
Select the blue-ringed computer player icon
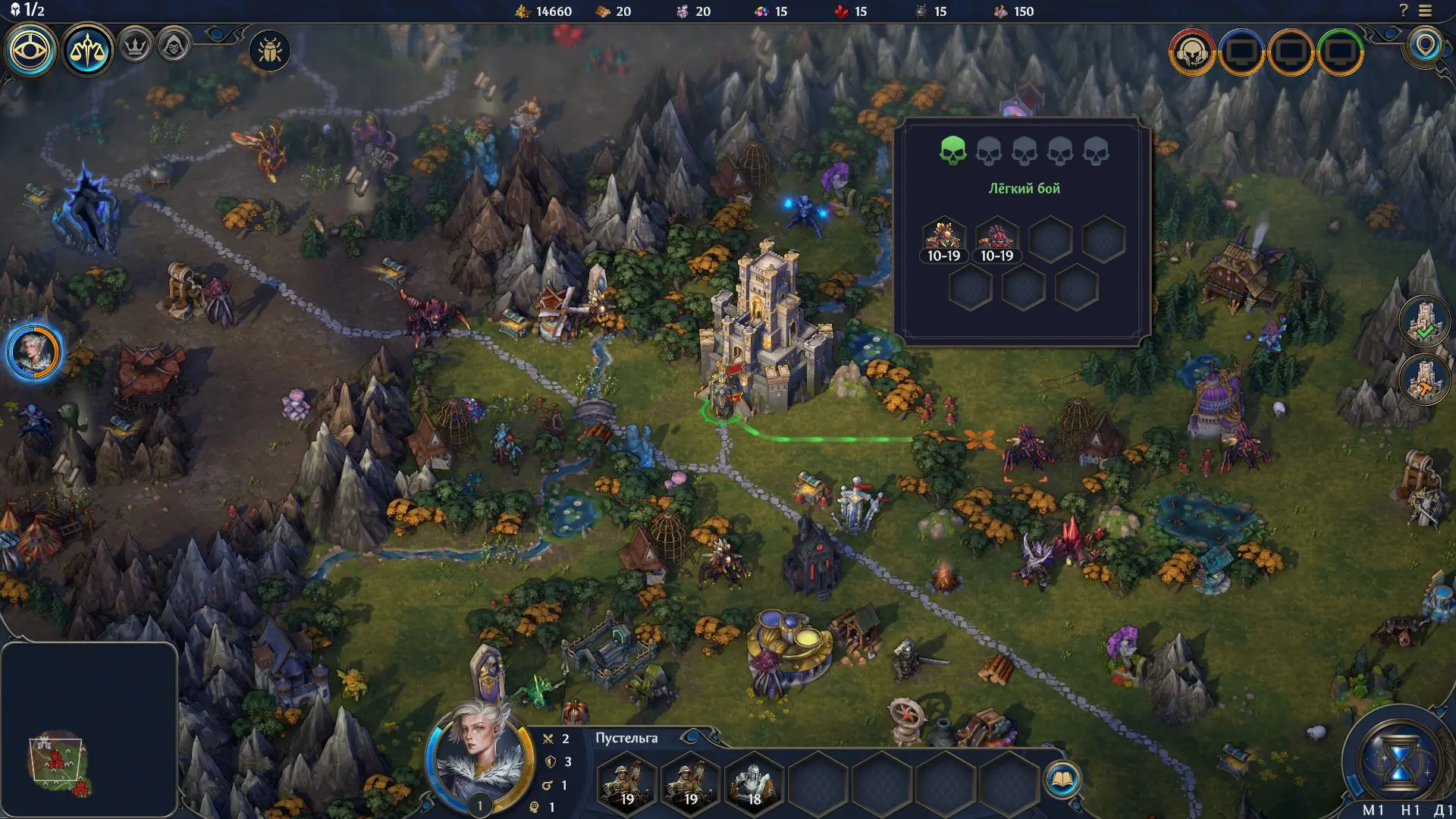pos(1241,52)
